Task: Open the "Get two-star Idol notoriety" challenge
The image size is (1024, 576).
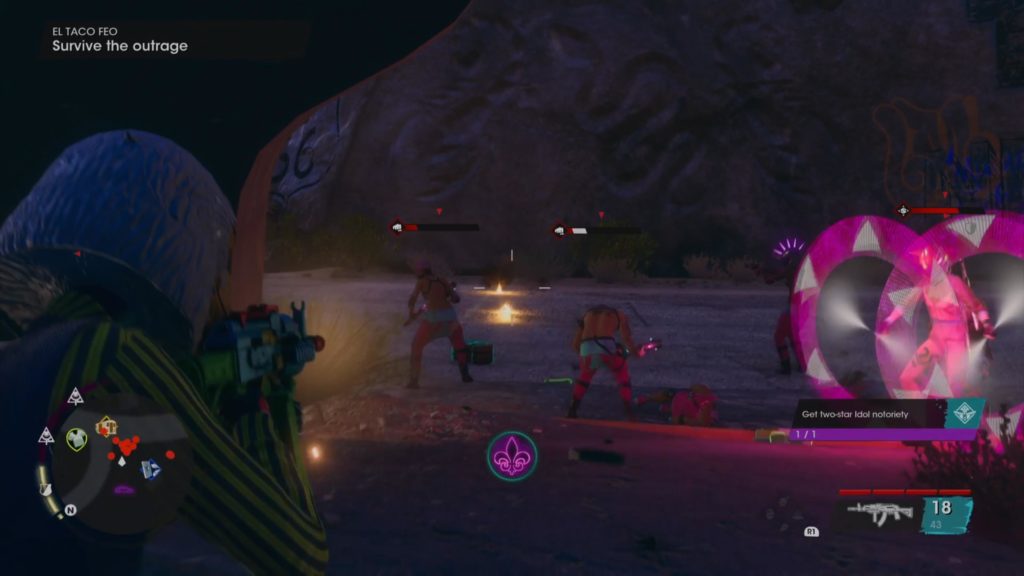Action: pyautogui.click(x=867, y=413)
